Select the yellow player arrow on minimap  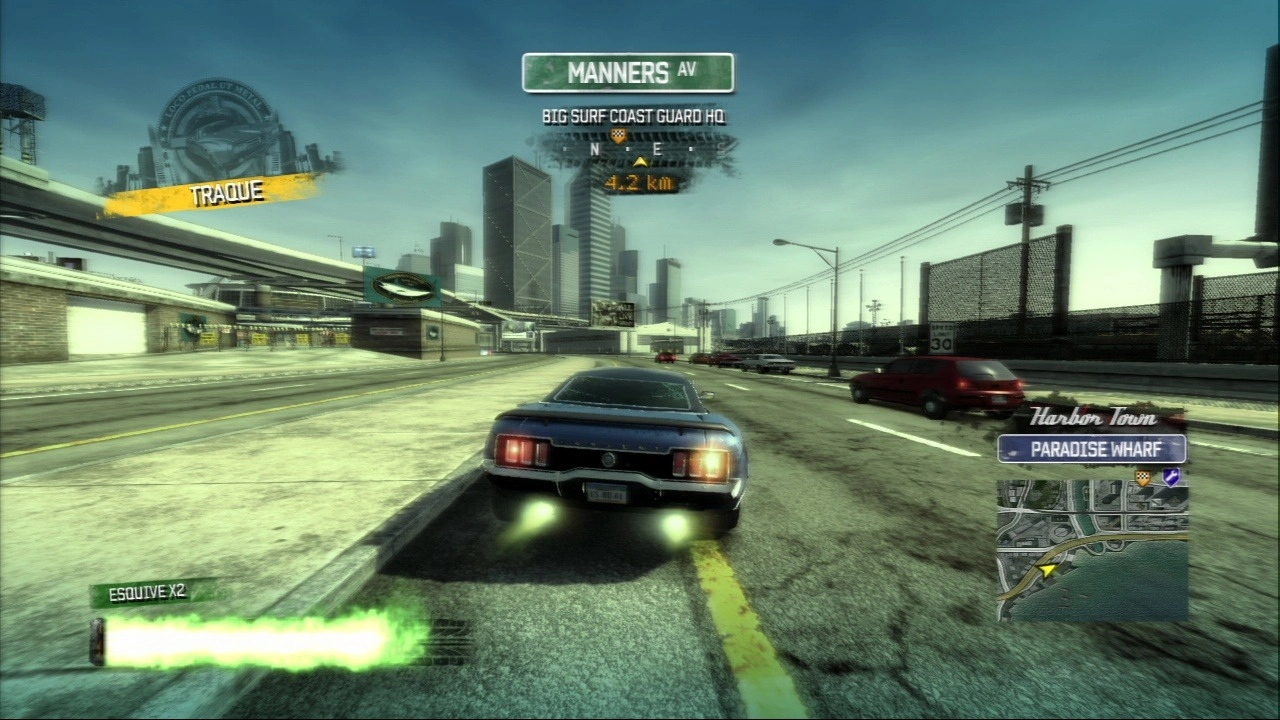click(1047, 570)
